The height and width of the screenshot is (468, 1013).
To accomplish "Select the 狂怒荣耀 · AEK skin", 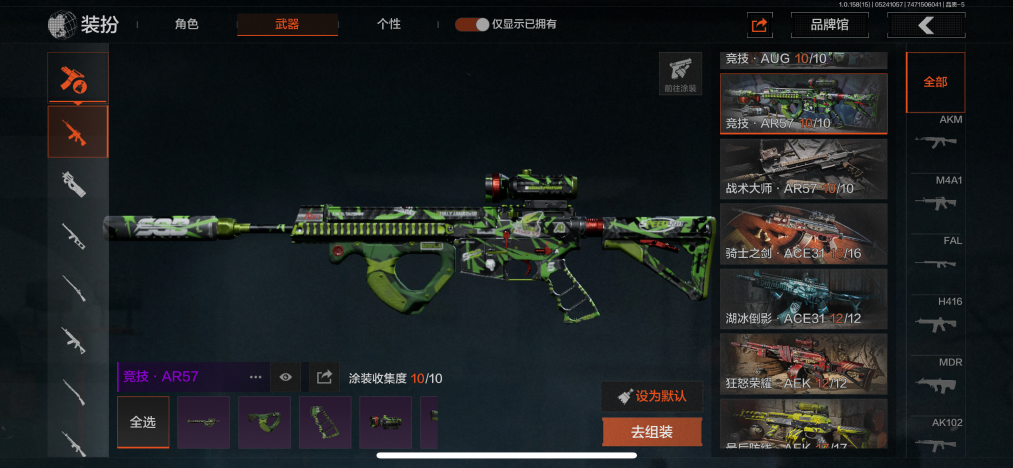I will (x=803, y=363).
